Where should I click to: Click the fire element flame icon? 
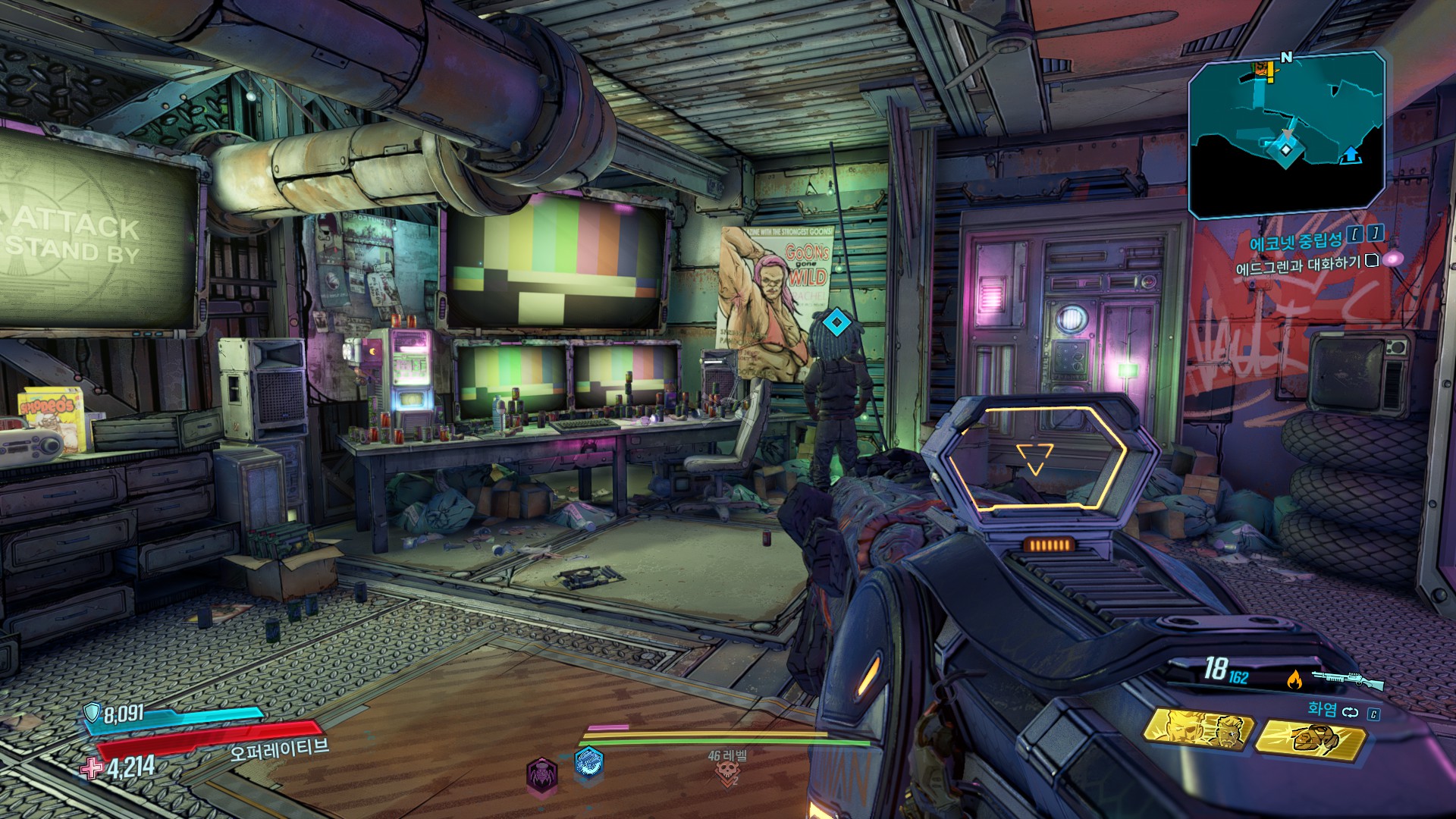[1294, 680]
